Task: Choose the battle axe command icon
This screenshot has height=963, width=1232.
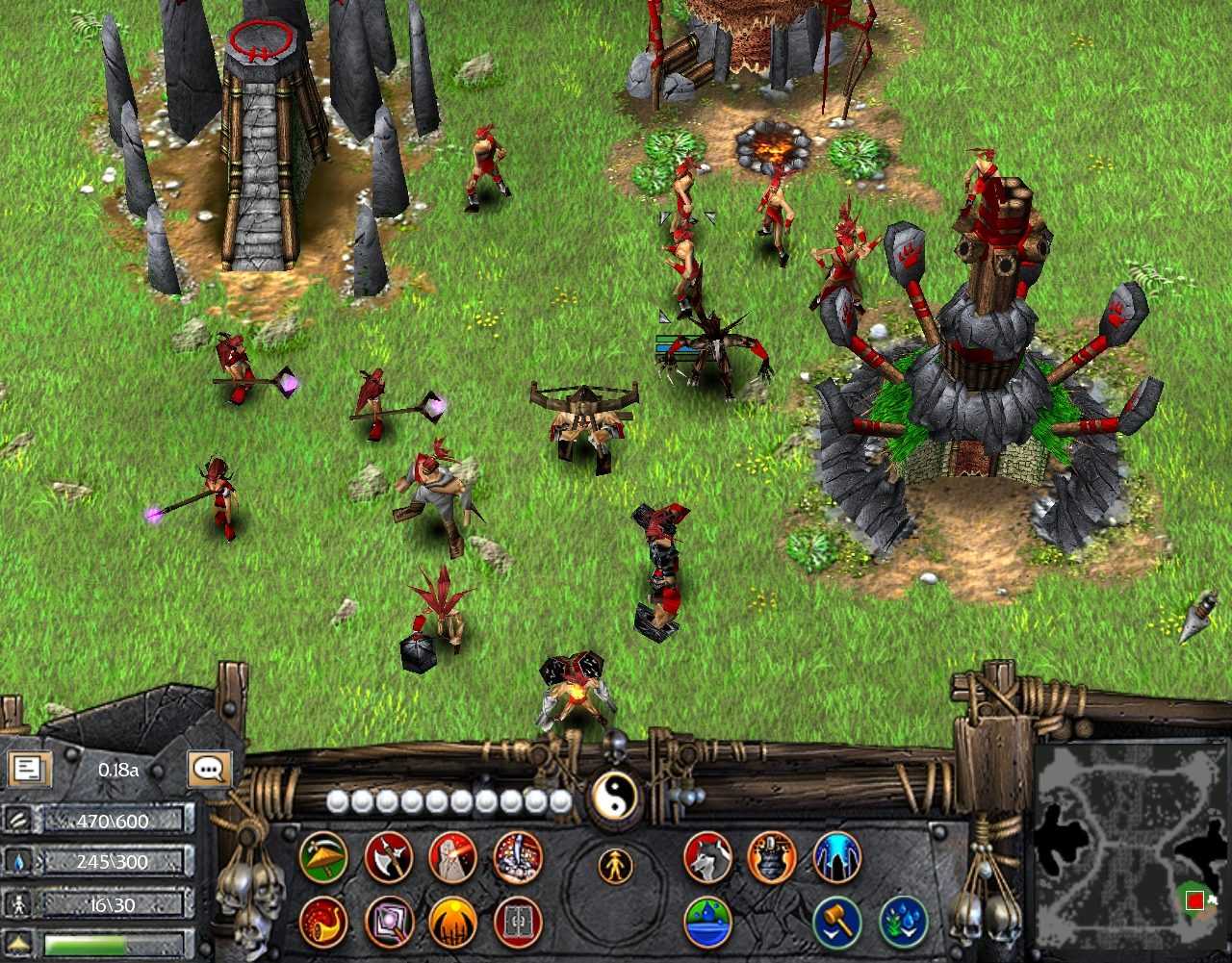Action: click(x=389, y=857)
